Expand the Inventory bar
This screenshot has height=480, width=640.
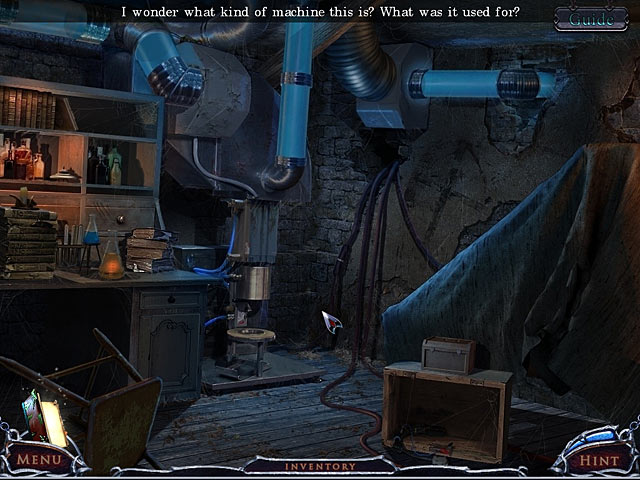point(320,466)
